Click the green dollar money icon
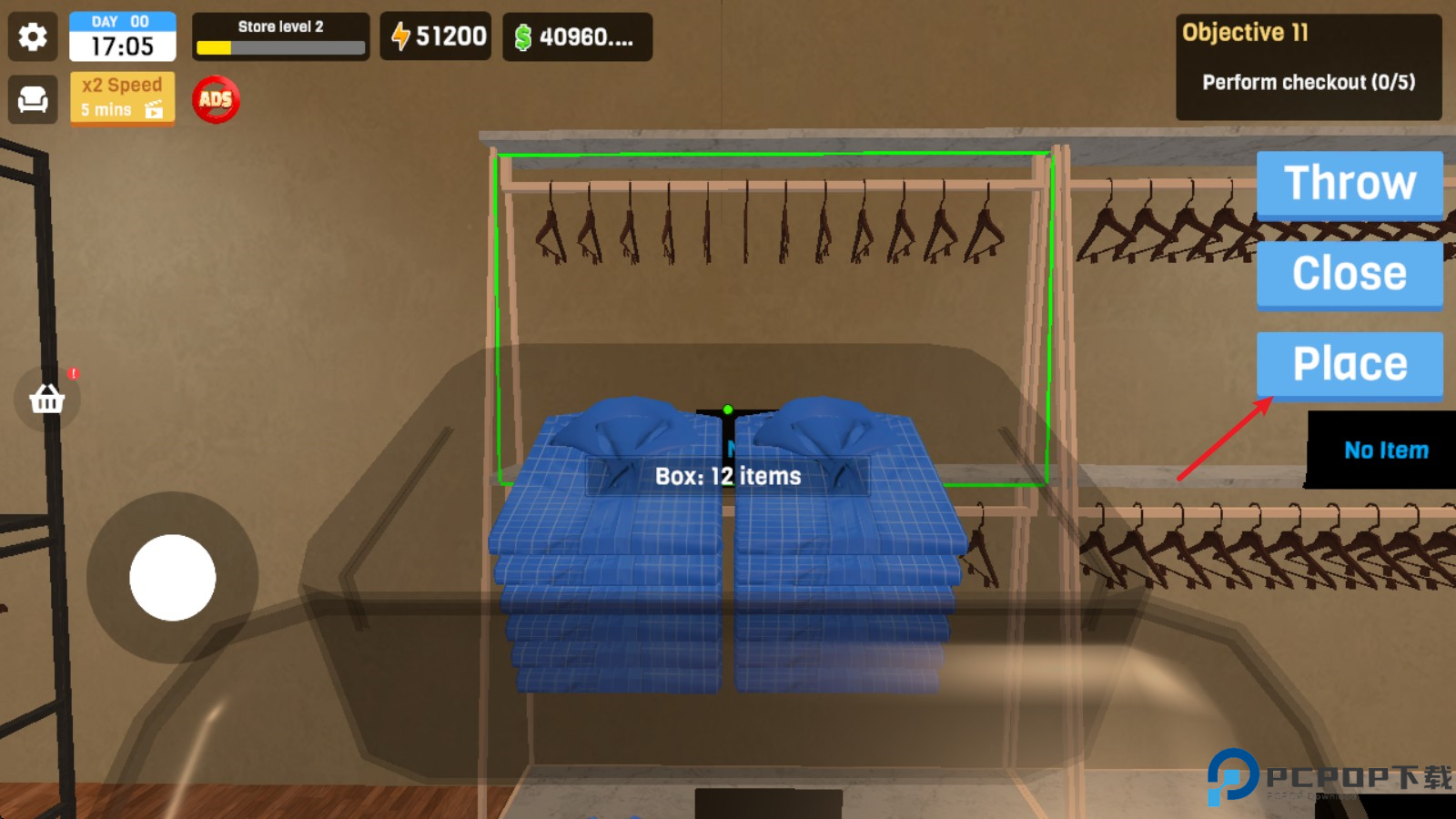Screen dimensions: 1456x819 [x=523, y=35]
